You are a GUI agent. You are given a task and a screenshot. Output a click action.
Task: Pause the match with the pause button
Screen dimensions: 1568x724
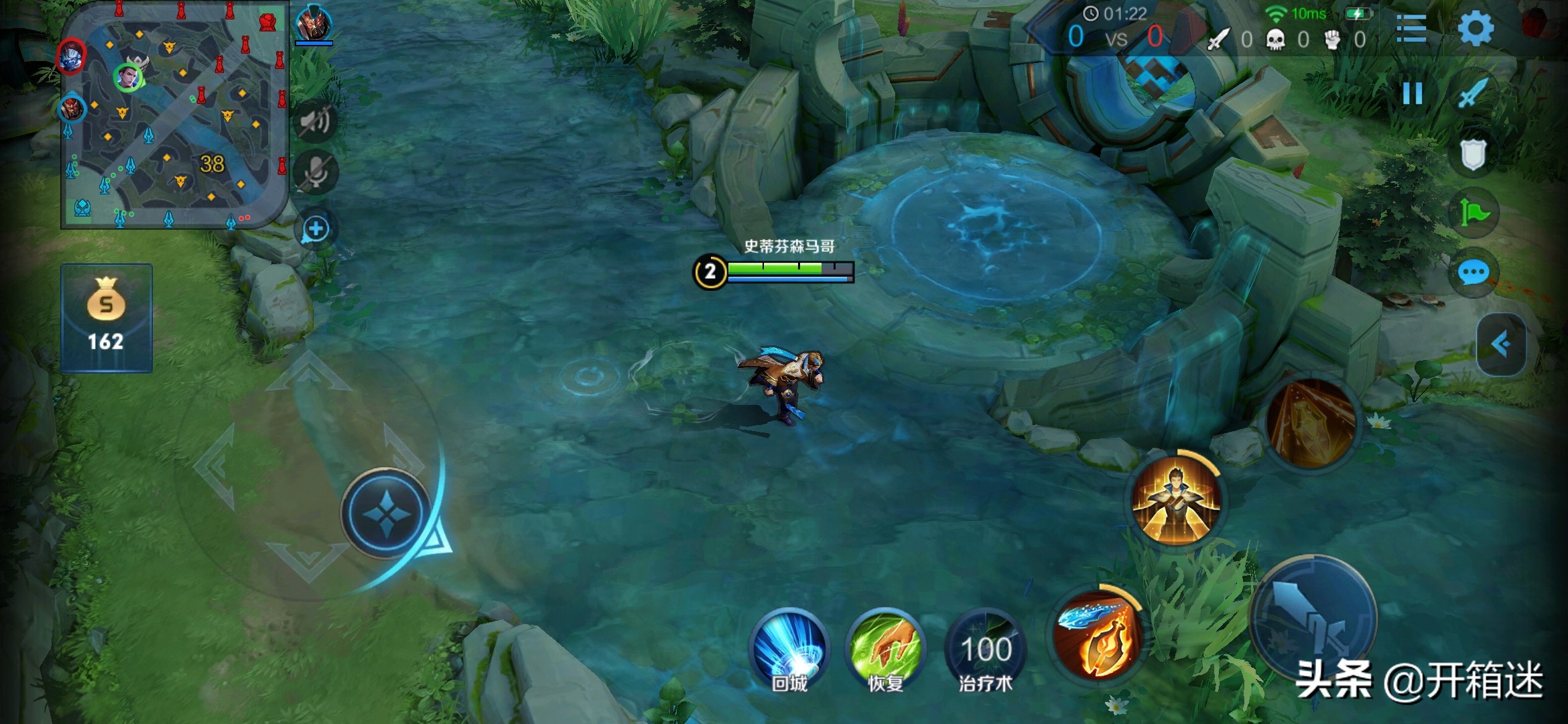click(x=1412, y=93)
